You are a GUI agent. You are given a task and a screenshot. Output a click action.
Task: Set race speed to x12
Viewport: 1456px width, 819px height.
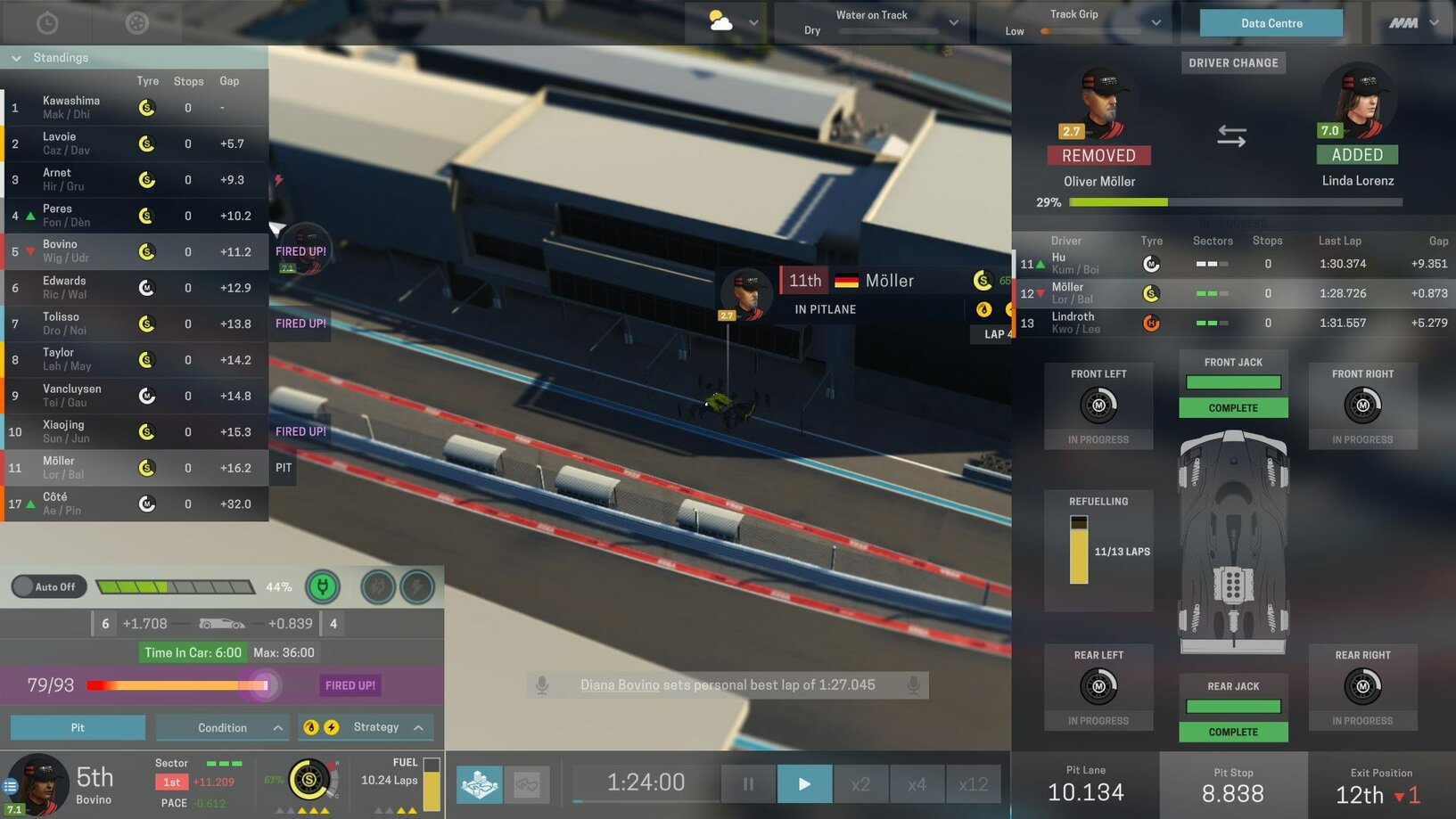coord(973,783)
